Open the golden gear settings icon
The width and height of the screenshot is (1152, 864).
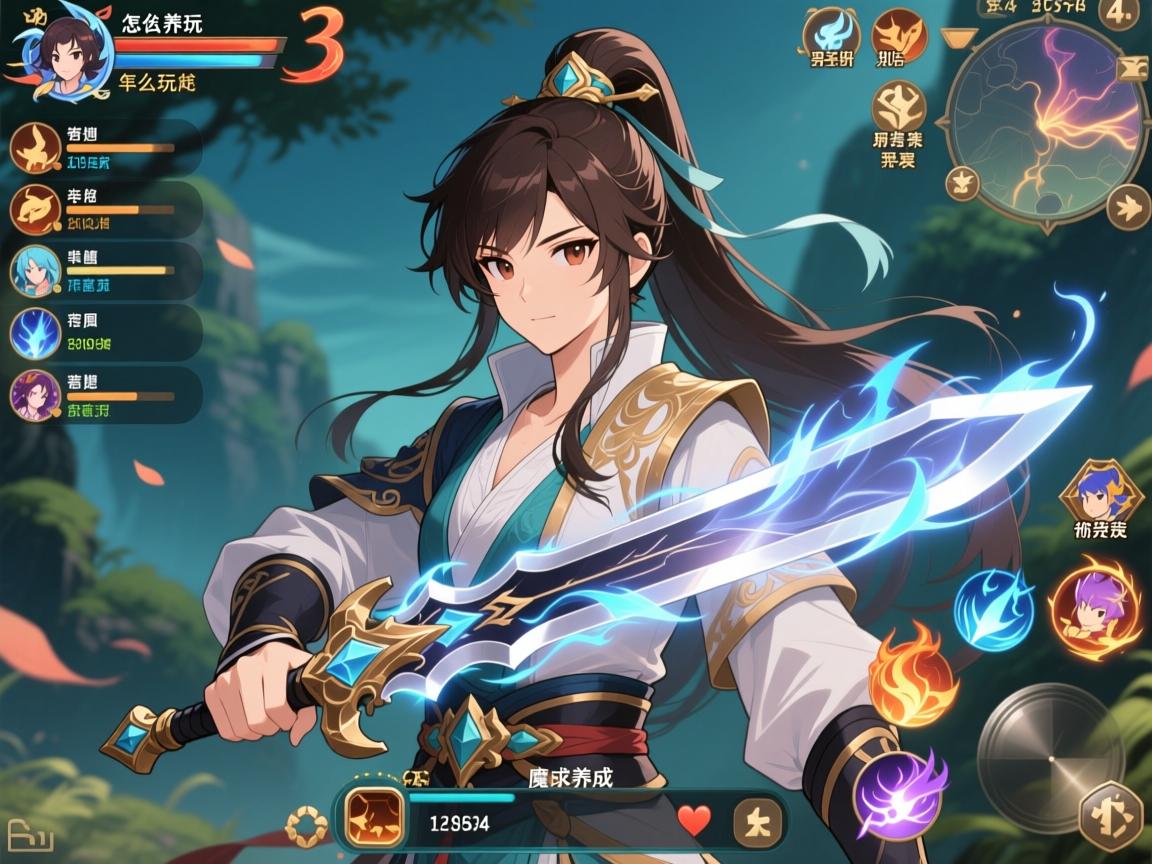point(307,827)
